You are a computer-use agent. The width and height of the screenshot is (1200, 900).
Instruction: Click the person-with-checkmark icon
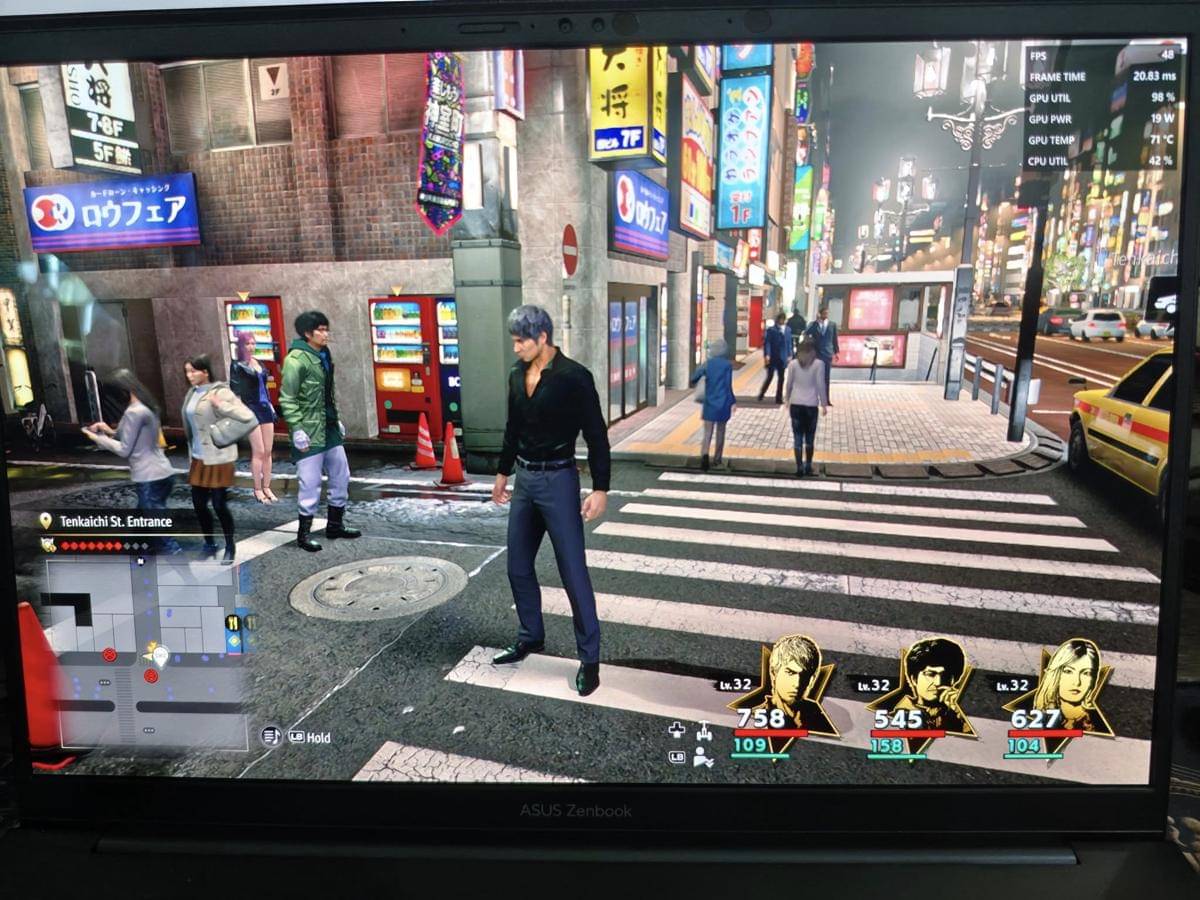coord(704,757)
